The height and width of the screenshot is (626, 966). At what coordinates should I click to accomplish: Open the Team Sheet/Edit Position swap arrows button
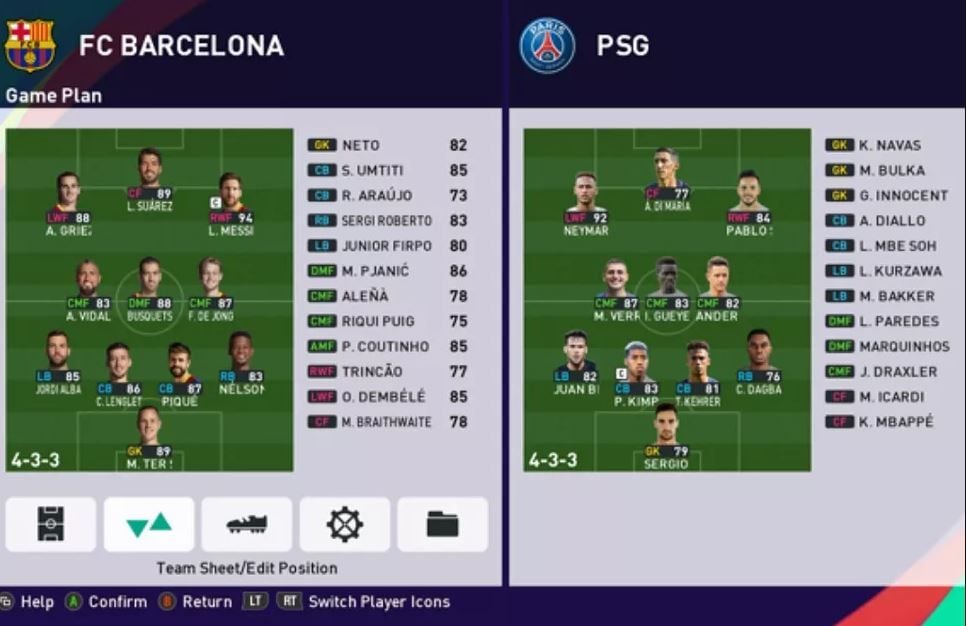(149, 524)
